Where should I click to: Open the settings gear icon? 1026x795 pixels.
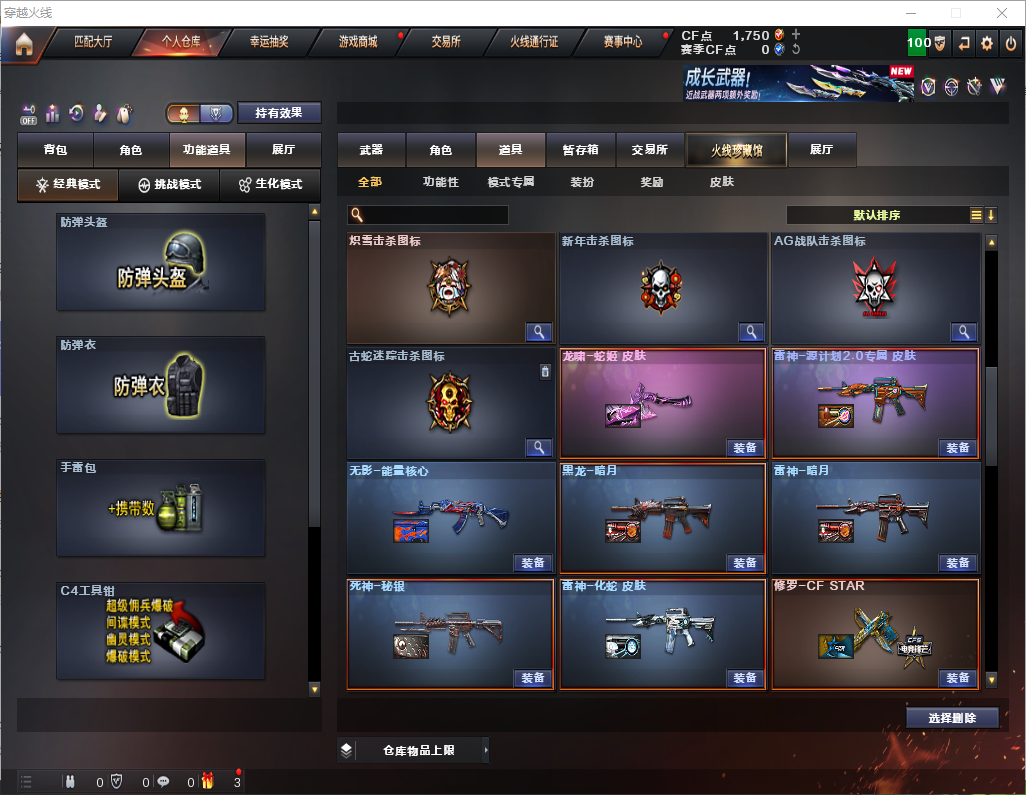[987, 43]
